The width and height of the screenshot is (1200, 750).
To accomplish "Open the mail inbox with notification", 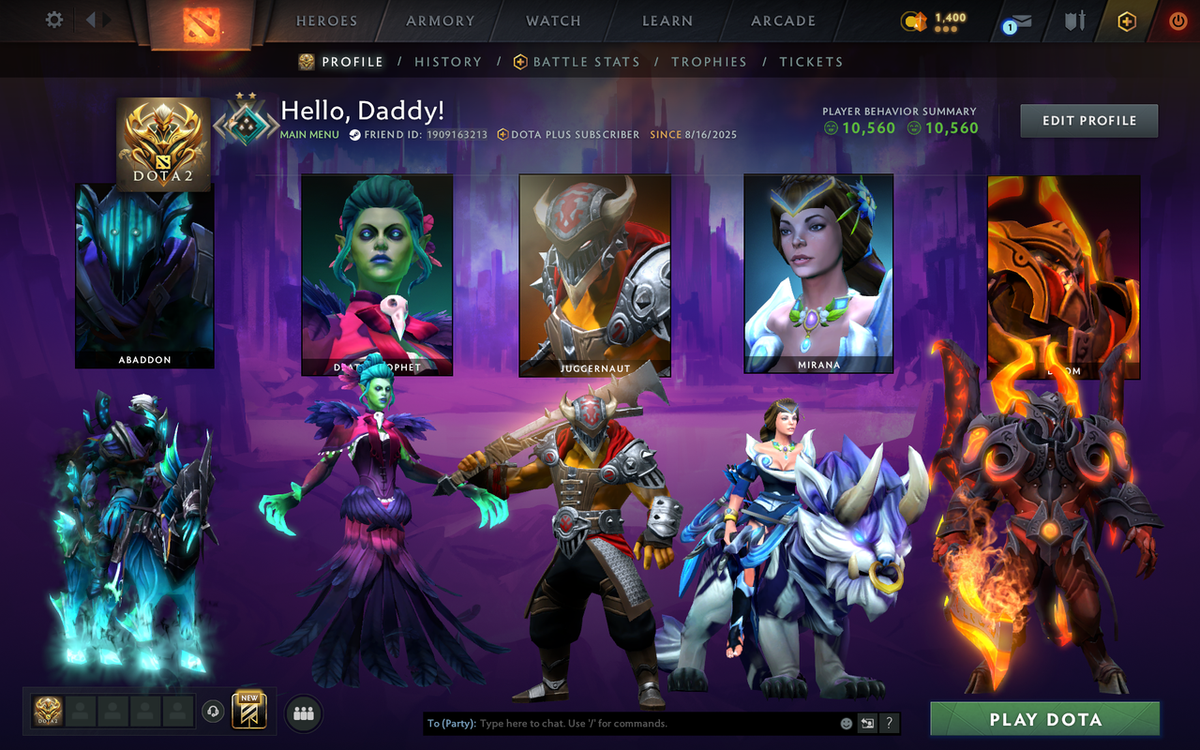I will point(1019,22).
